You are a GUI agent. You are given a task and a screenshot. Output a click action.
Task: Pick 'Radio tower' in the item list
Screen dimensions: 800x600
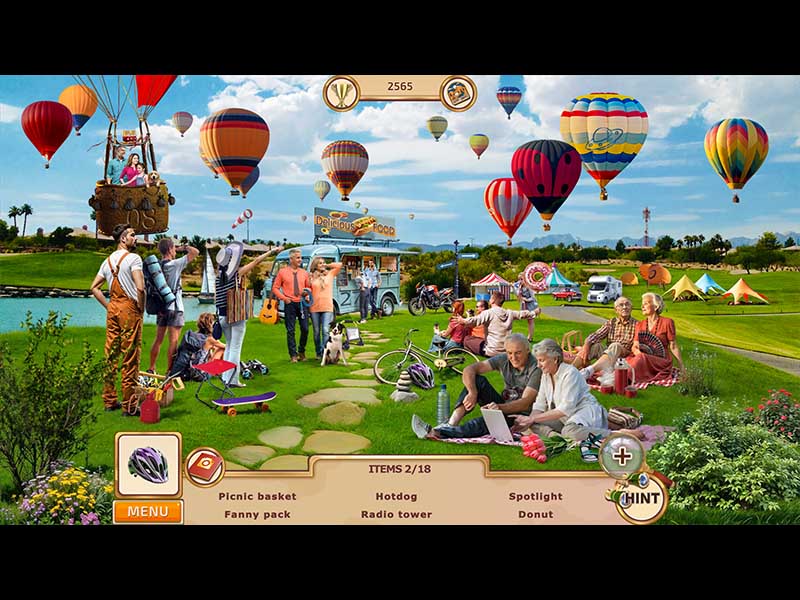coord(396,514)
